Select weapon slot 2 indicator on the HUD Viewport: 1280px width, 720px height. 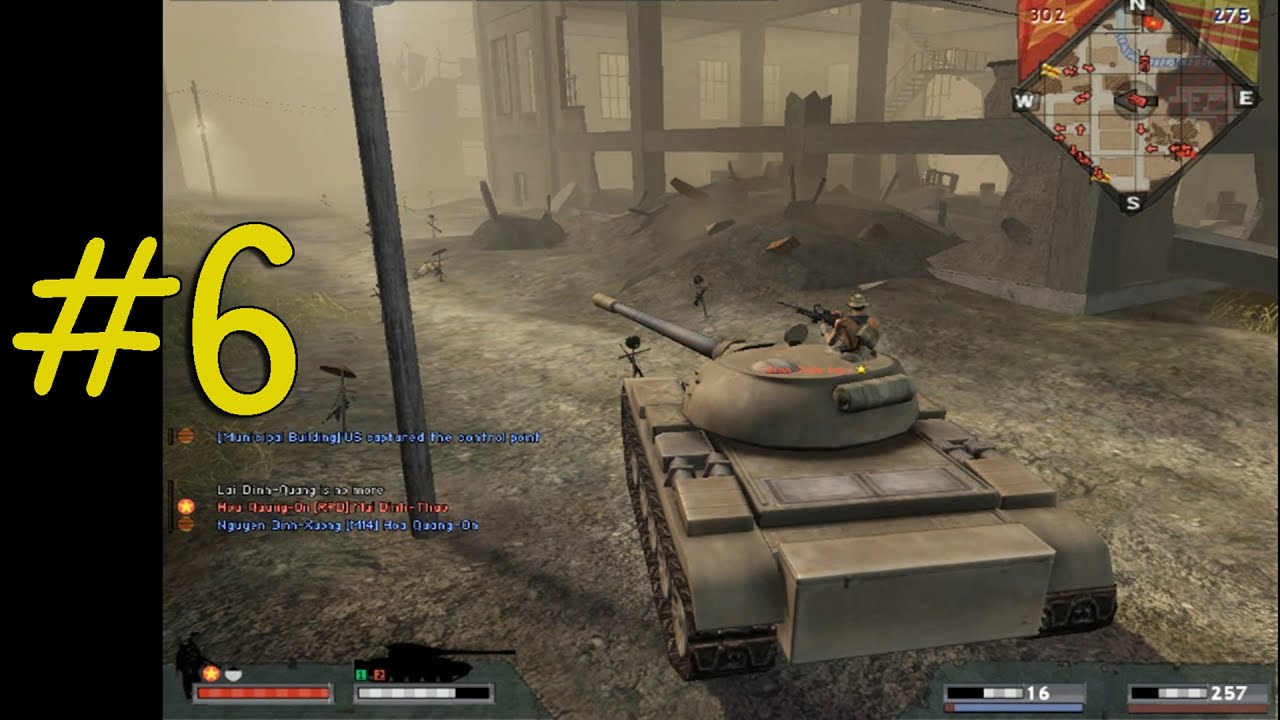point(379,676)
